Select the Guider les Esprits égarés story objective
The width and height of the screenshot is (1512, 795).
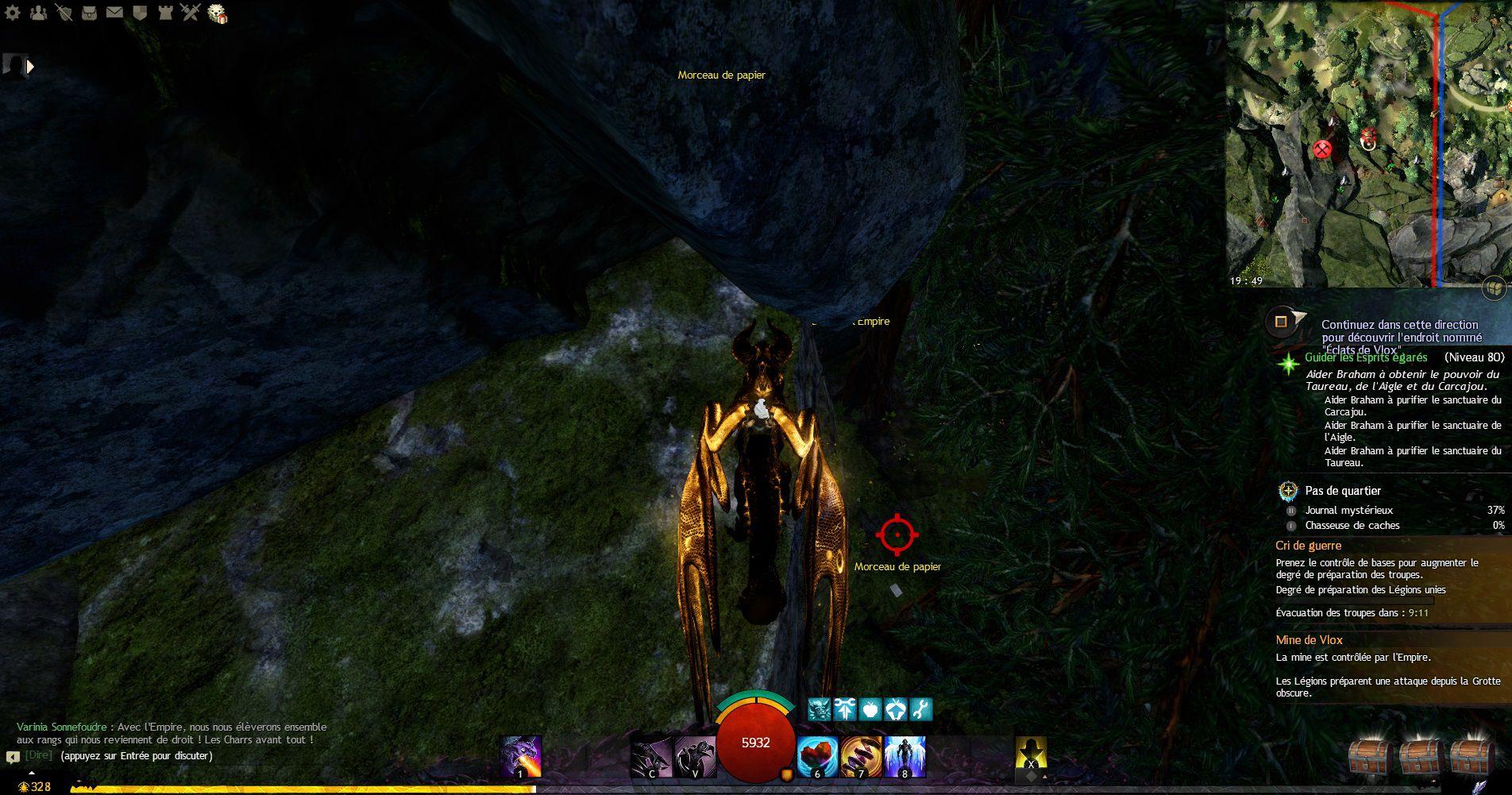(x=1365, y=357)
